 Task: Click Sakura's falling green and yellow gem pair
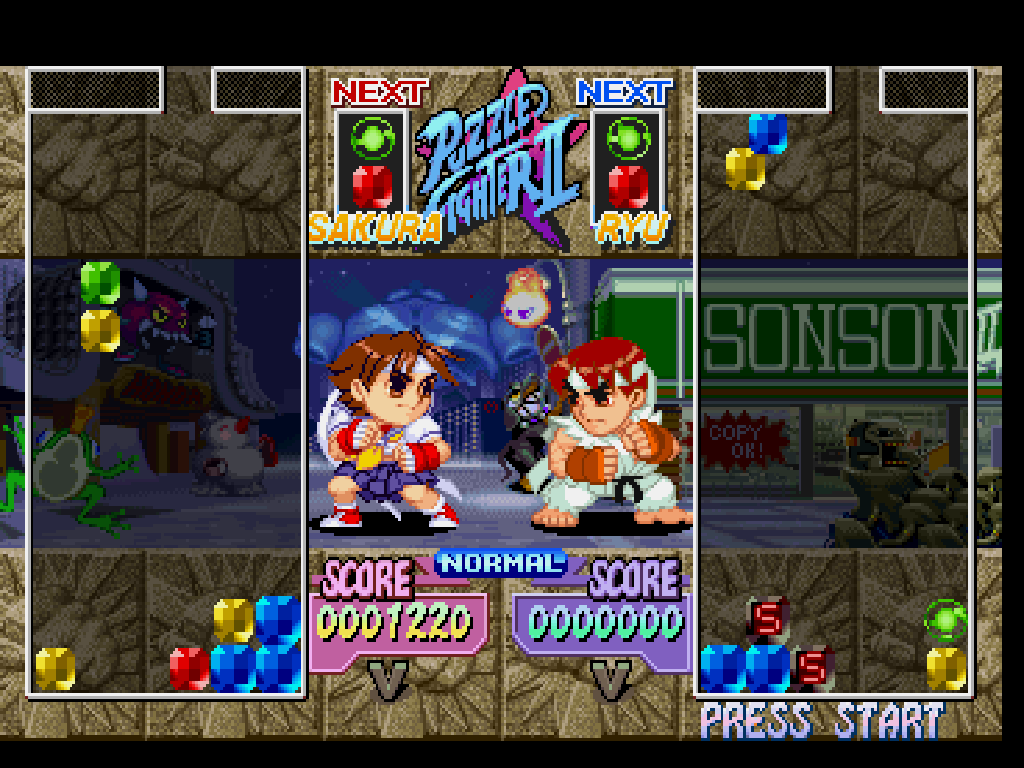coord(100,306)
